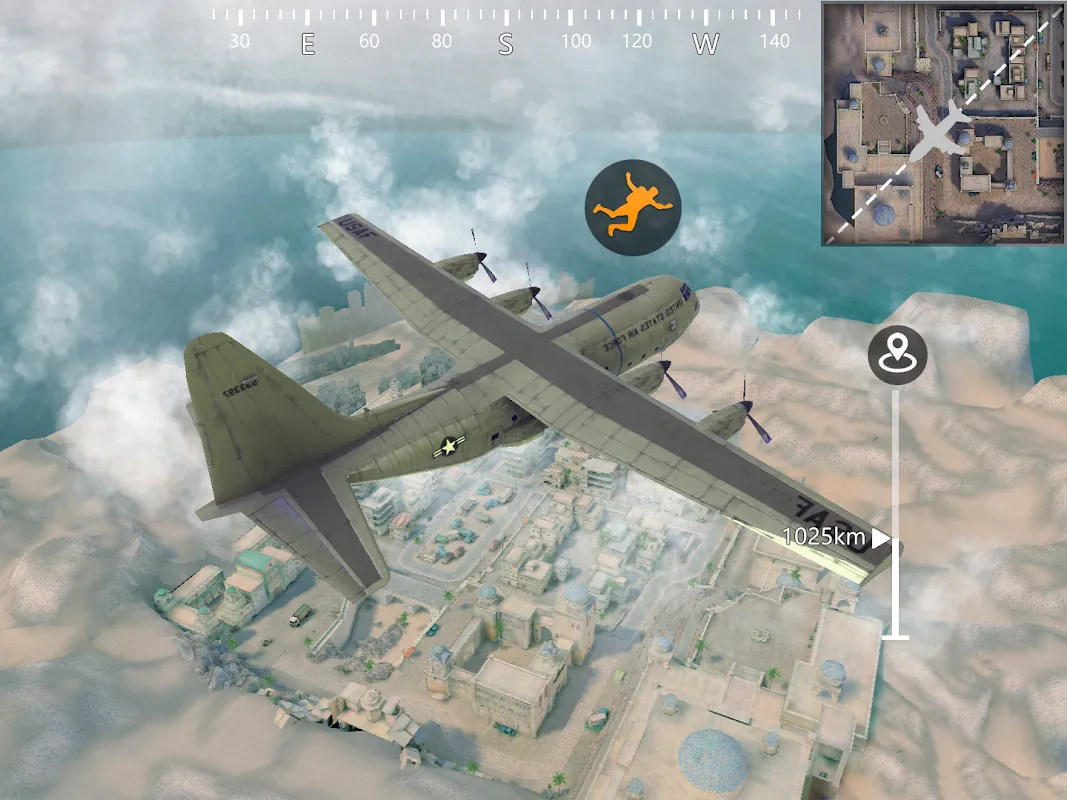Open the minimap with the plane route
Image resolution: width=1067 pixels, height=800 pixels.
(942, 123)
